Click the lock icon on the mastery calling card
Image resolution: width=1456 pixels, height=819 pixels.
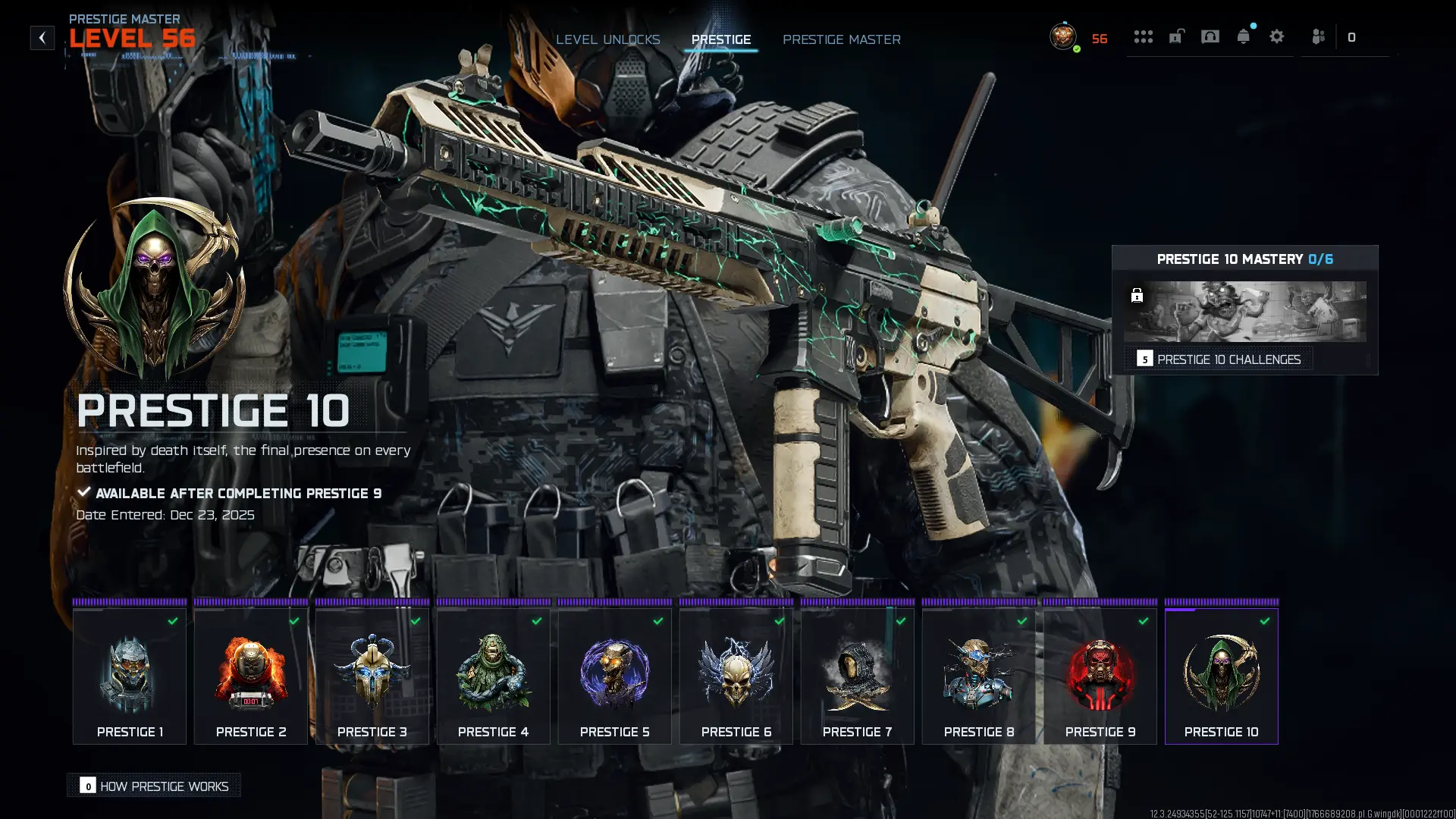click(x=1137, y=296)
